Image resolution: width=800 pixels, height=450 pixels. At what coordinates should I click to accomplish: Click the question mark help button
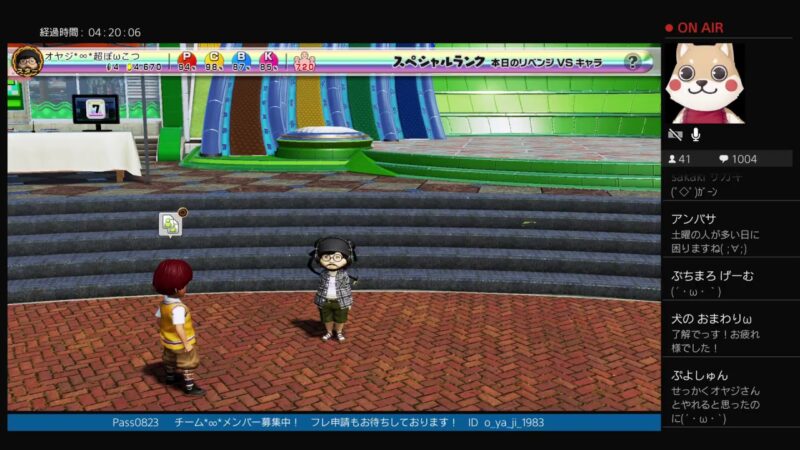pos(632,61)
